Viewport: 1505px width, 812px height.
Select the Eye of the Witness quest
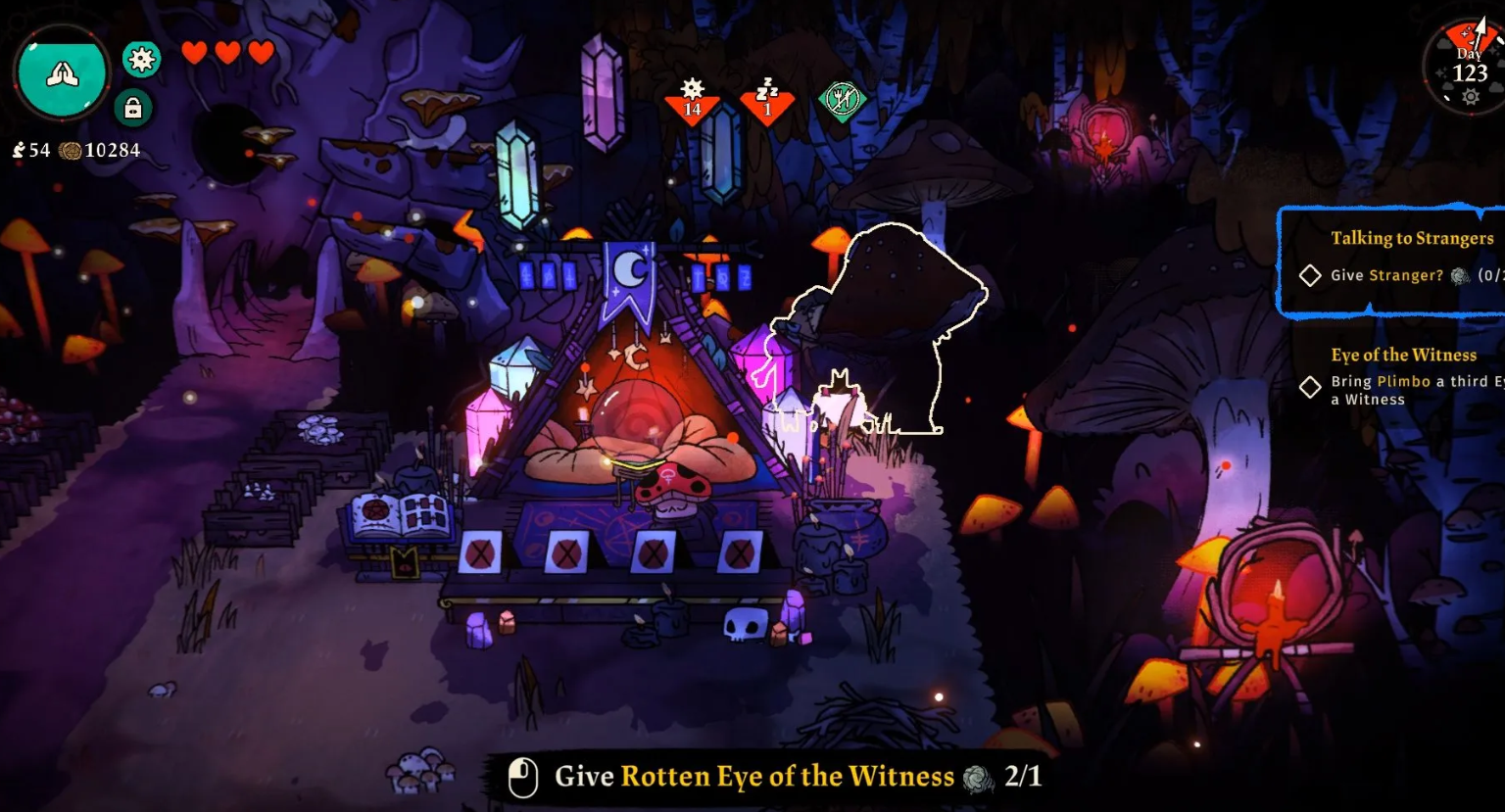pos(1403,355)
